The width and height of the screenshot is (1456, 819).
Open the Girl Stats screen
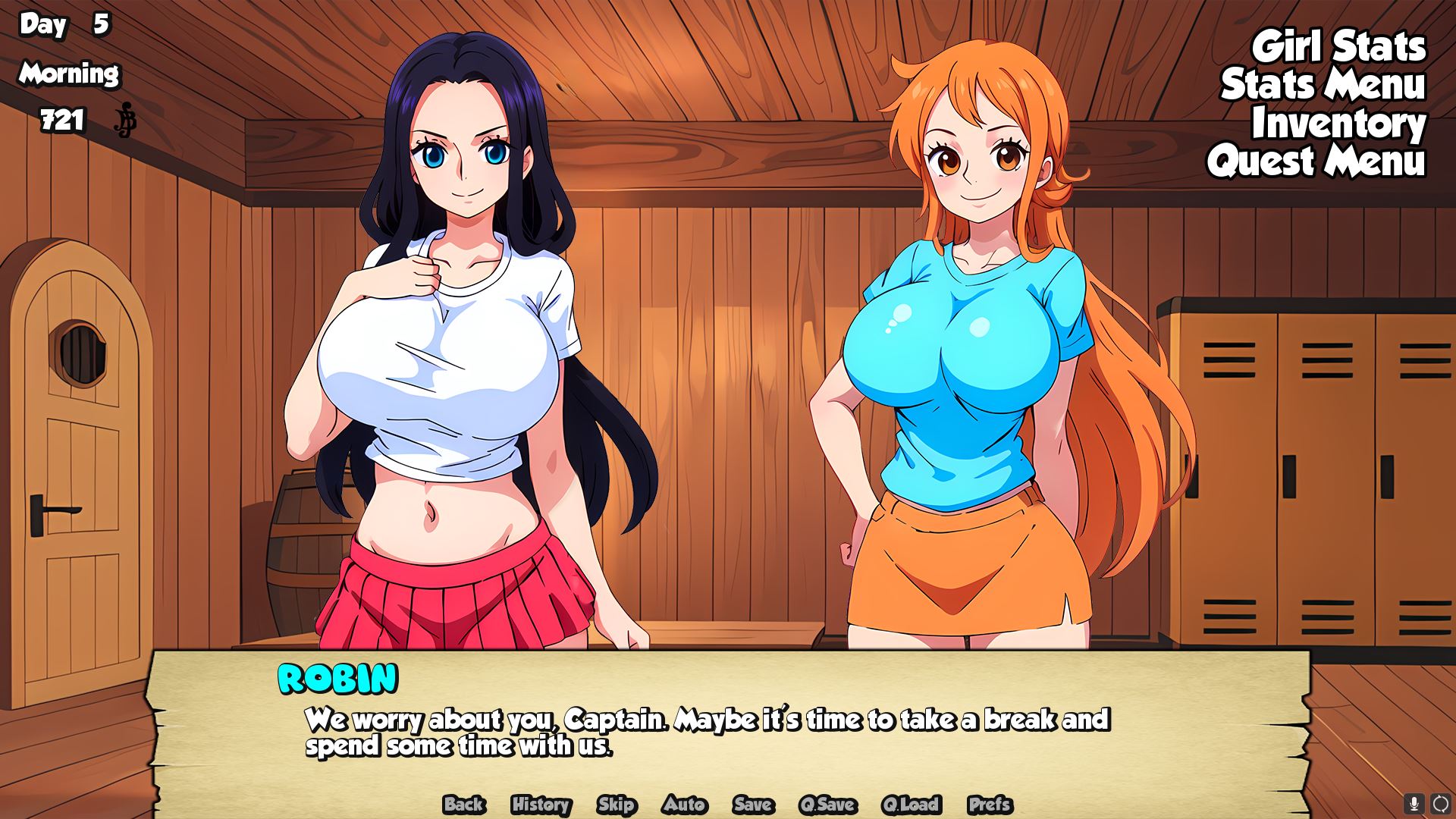tap(1338, 47)
